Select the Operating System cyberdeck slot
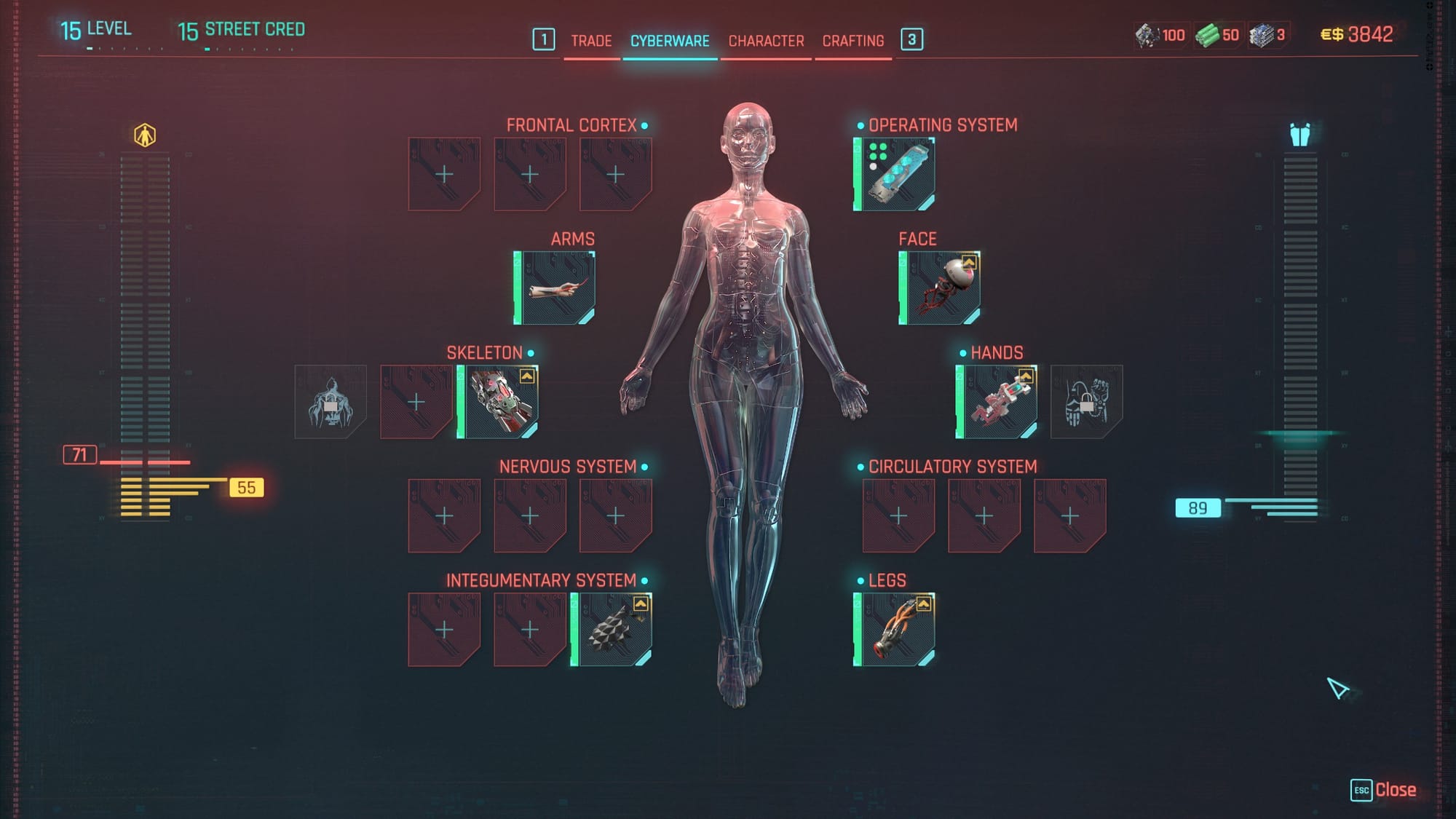The height and width of the screenshot is (819, 1456). click(x=895, y=175)
